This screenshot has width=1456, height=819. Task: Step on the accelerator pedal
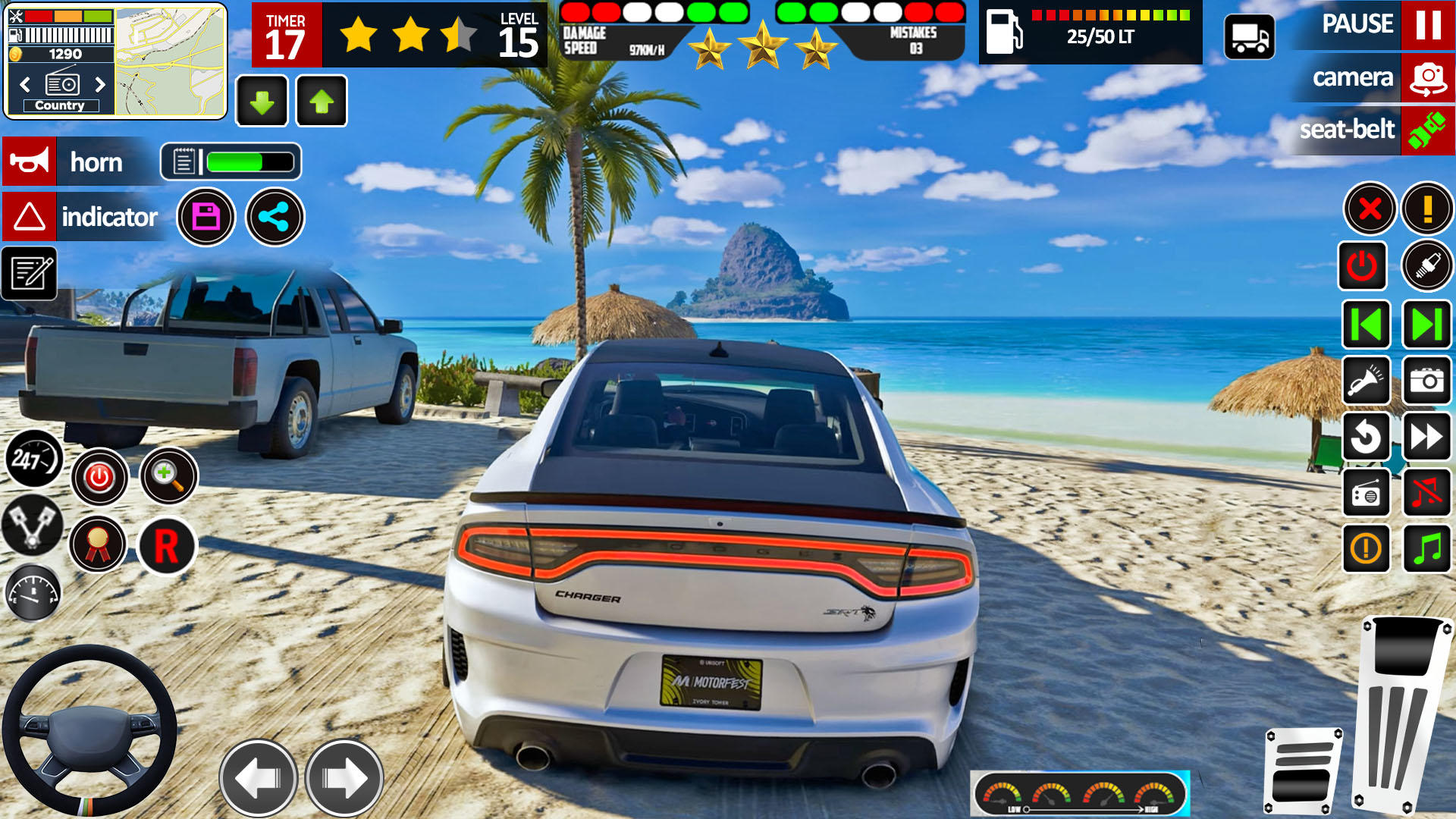coord(1401,713)
